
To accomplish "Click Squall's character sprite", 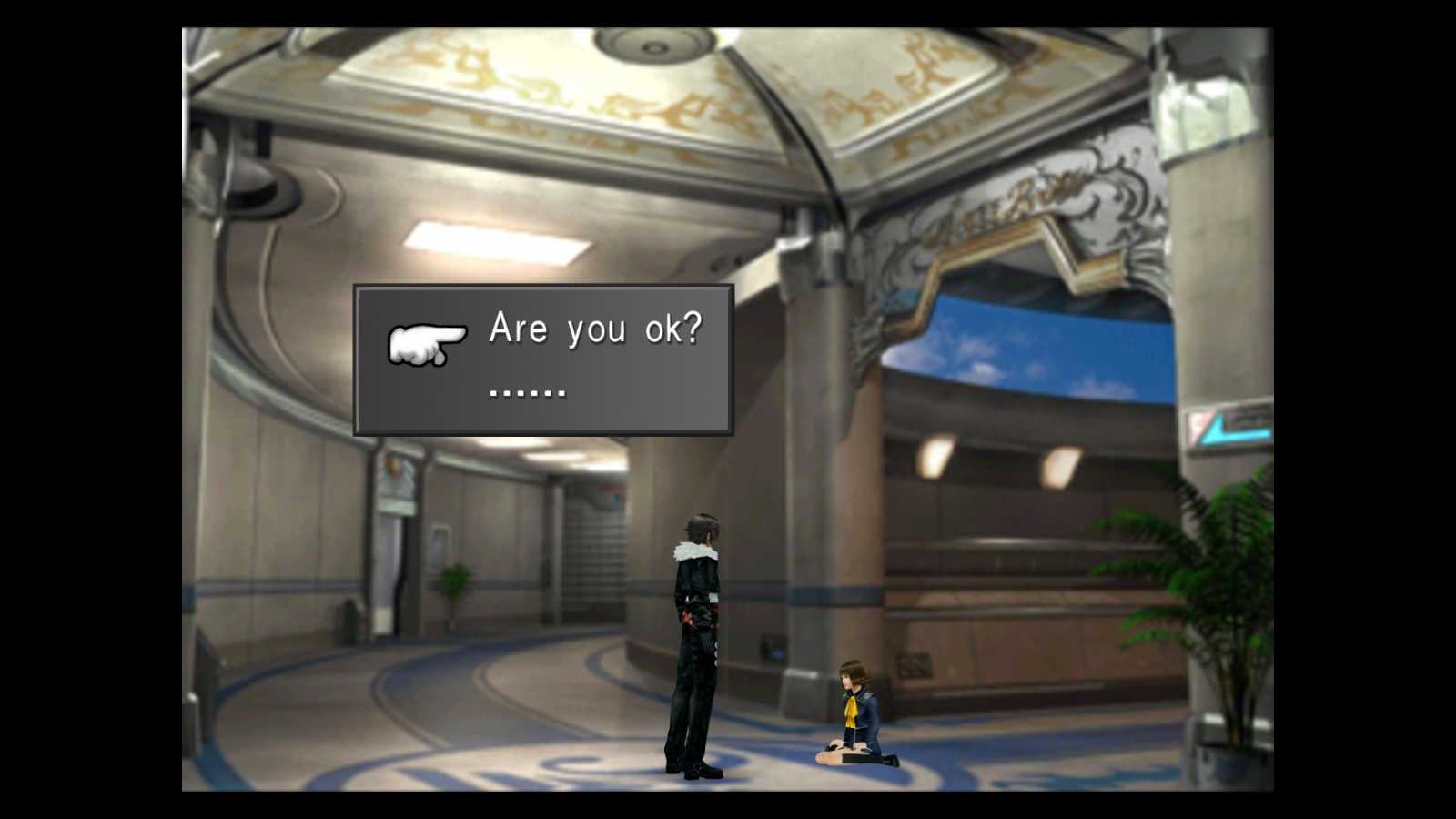I will tap(696, 637).
